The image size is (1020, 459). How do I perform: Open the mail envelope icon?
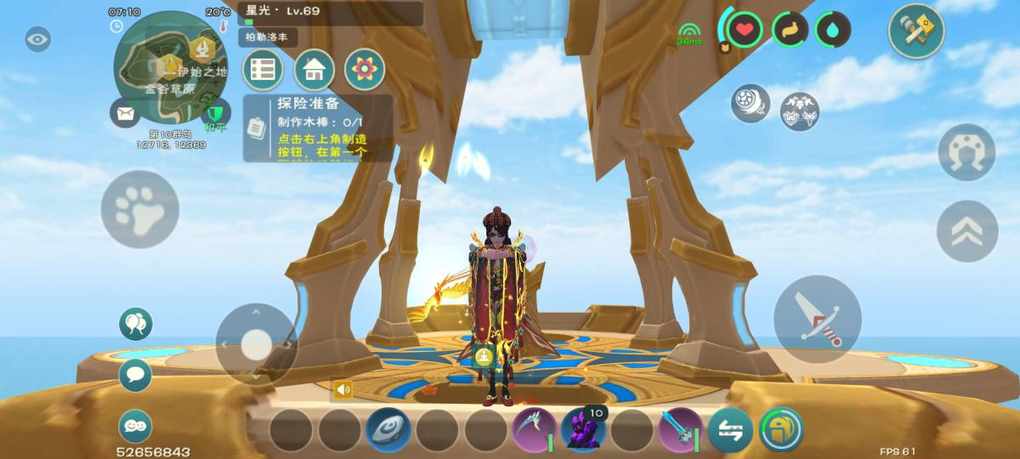[x=124, y=113]
